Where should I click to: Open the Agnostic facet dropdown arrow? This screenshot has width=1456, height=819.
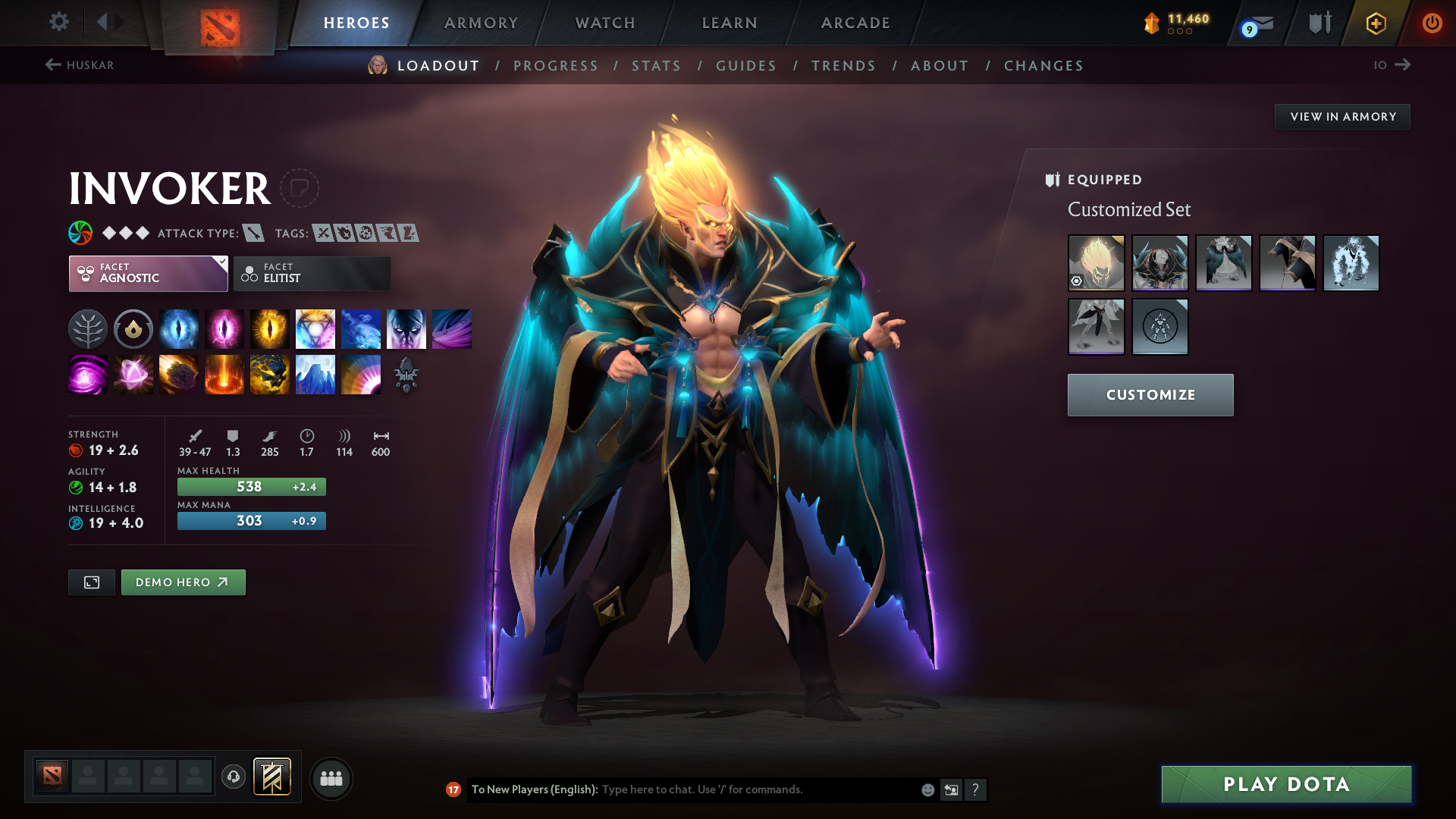click(222, 261)
